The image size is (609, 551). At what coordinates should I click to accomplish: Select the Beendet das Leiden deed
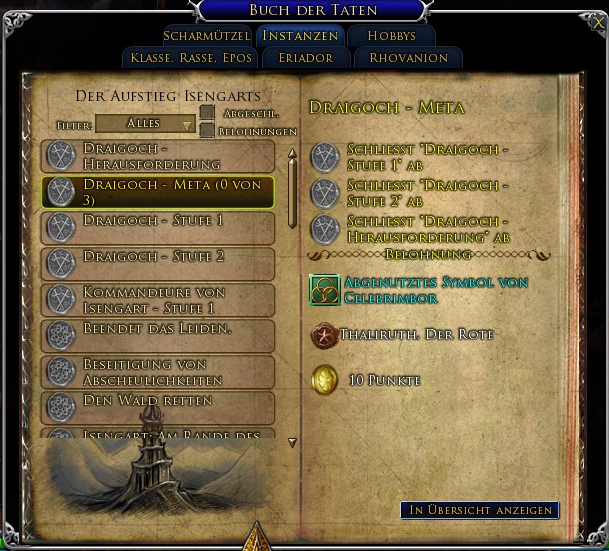(158, 336)
